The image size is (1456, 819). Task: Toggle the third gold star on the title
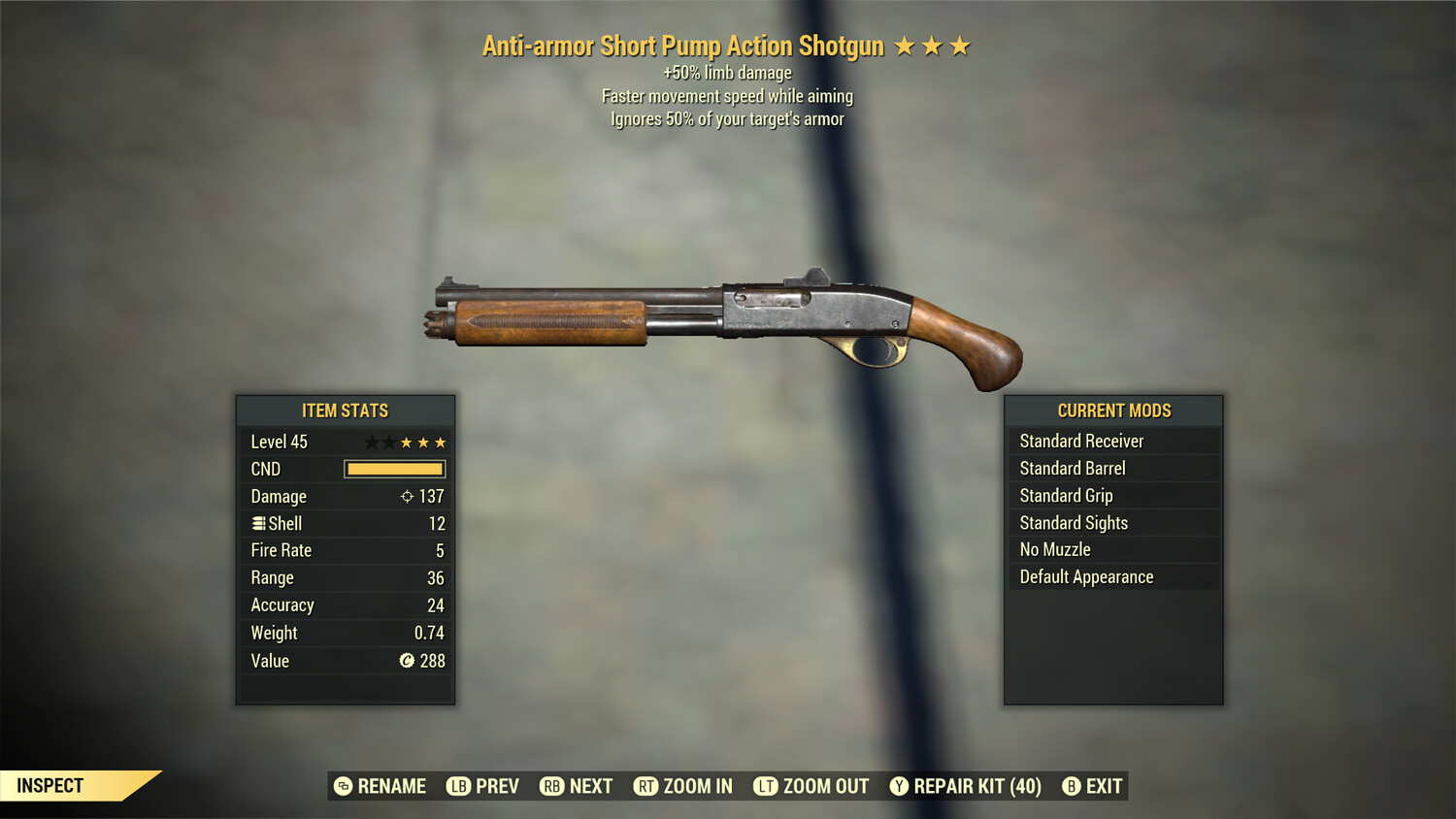coord(960,45)
